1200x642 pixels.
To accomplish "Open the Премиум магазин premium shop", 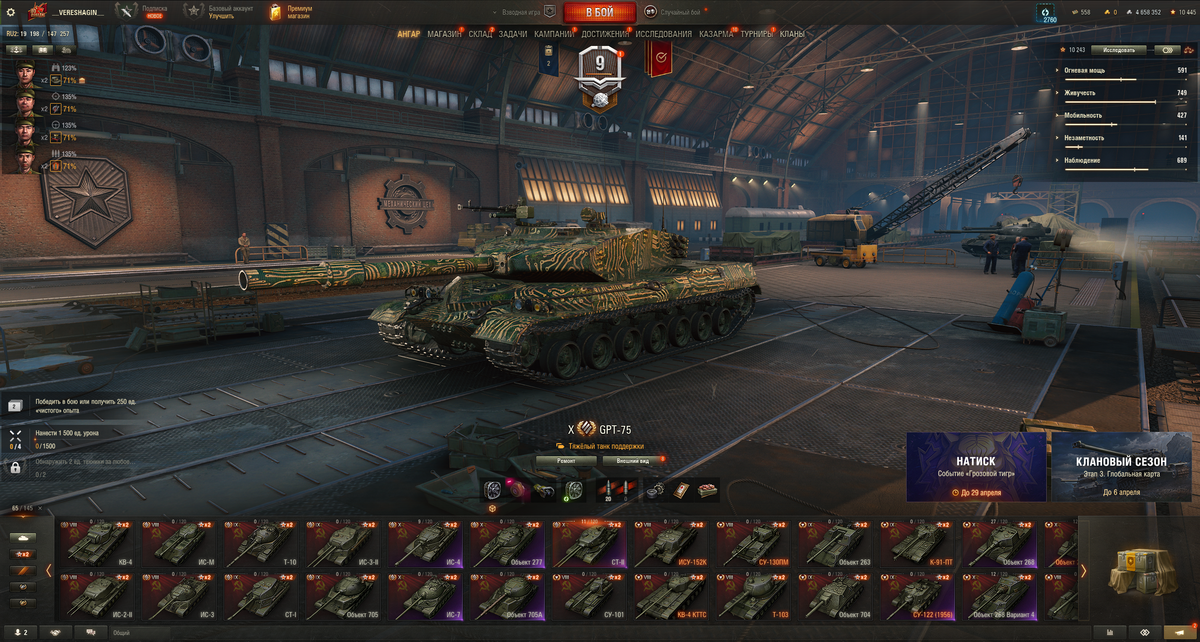I will [291, 12].
